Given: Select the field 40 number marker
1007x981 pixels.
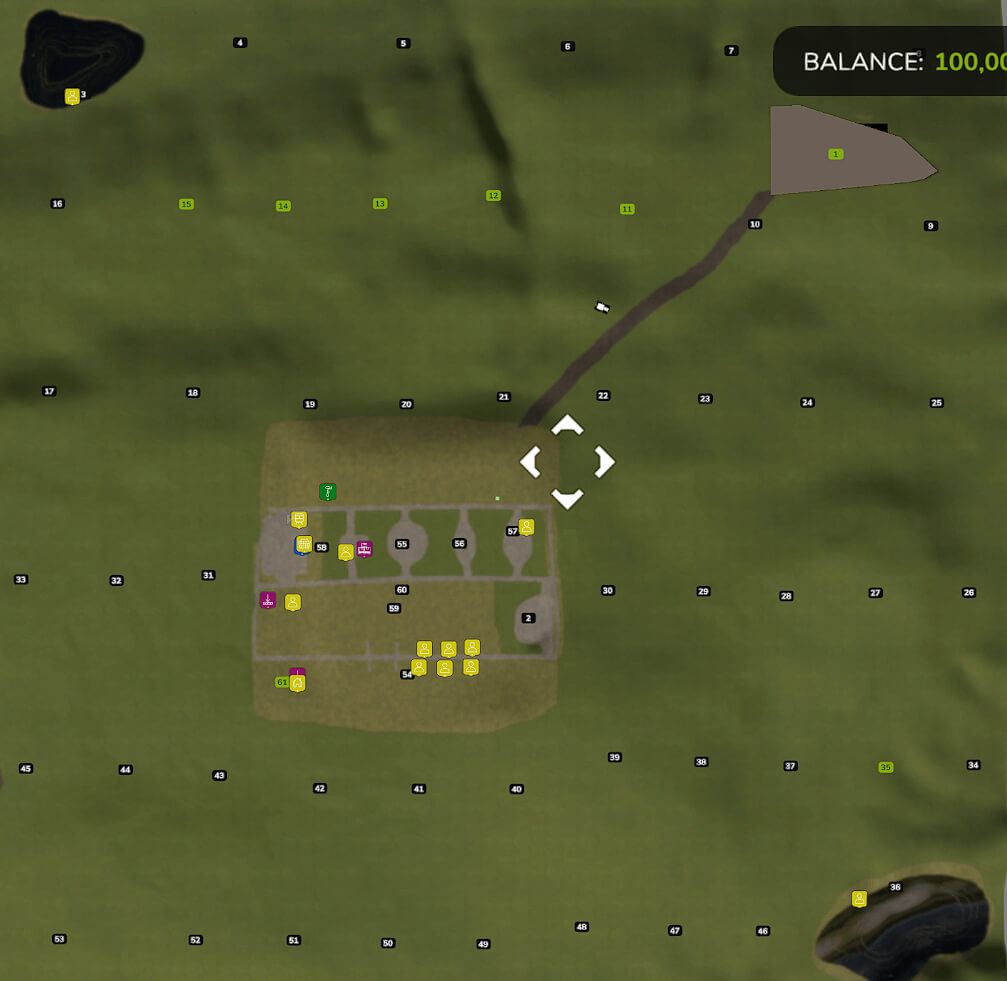Looking at the screenshot, I should tap(517, 789).
